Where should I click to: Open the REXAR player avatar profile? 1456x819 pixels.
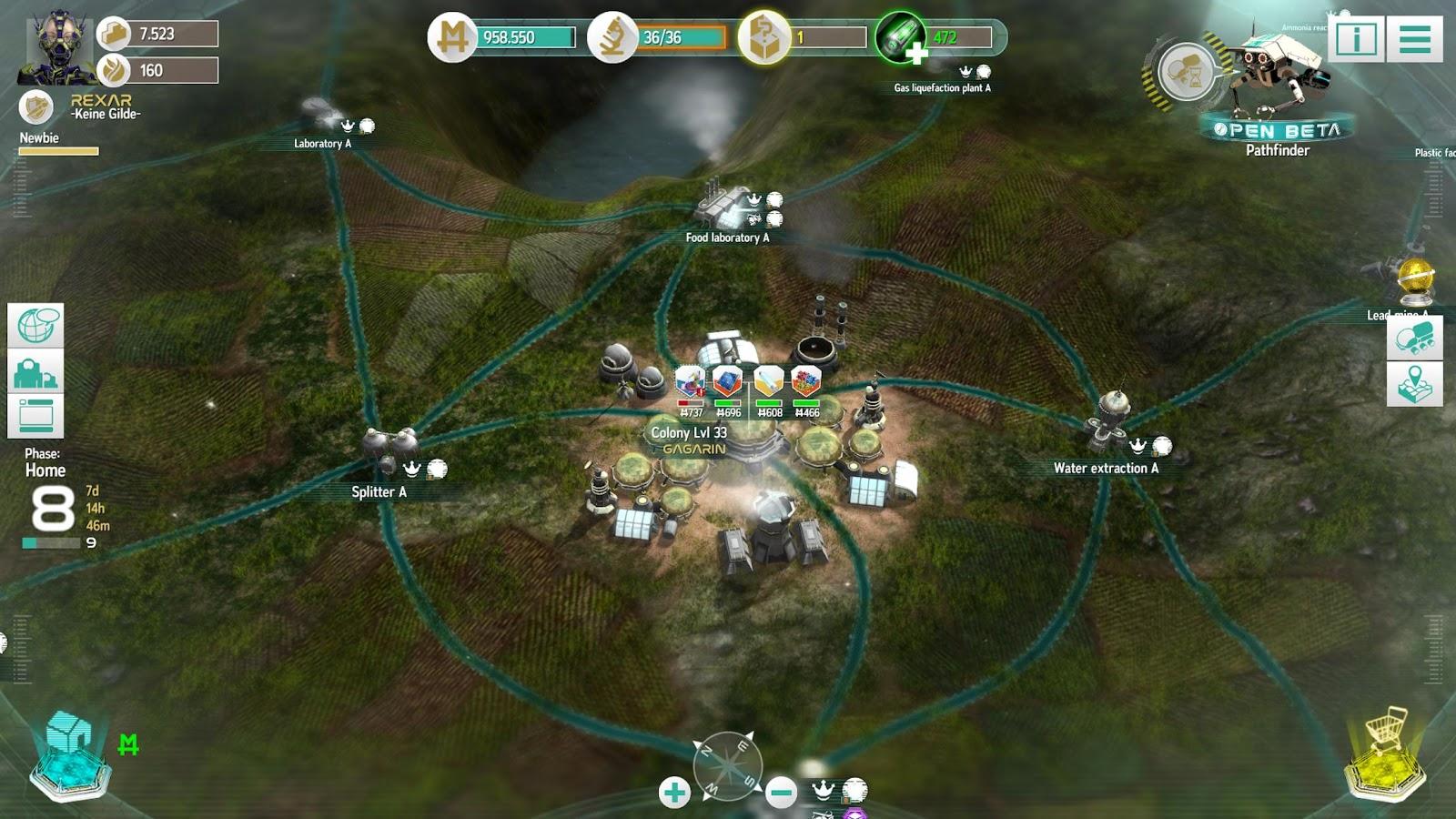pyautogui.click(x=56, y=45)
